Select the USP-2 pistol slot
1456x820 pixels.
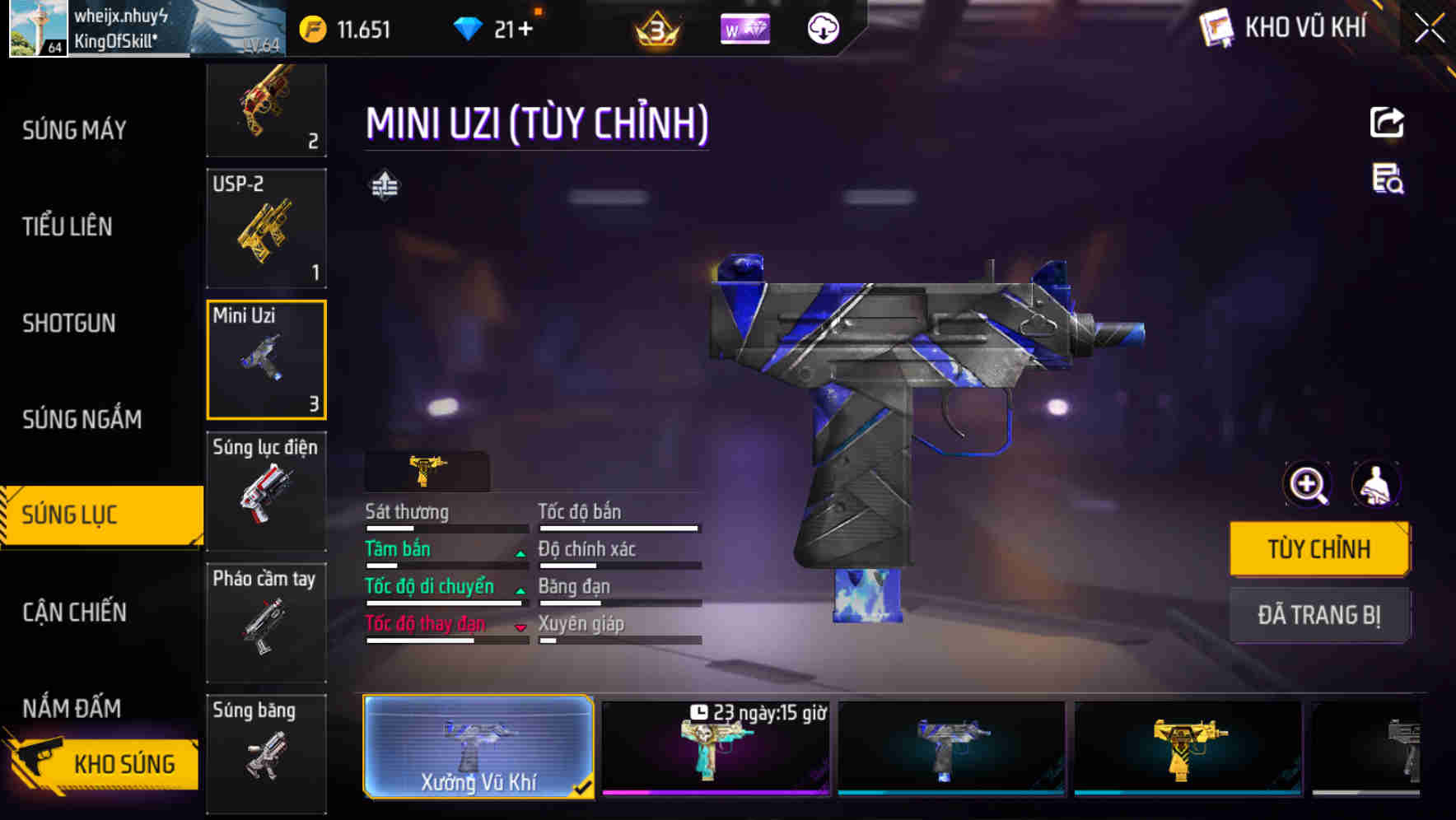[x=266, y=228]
